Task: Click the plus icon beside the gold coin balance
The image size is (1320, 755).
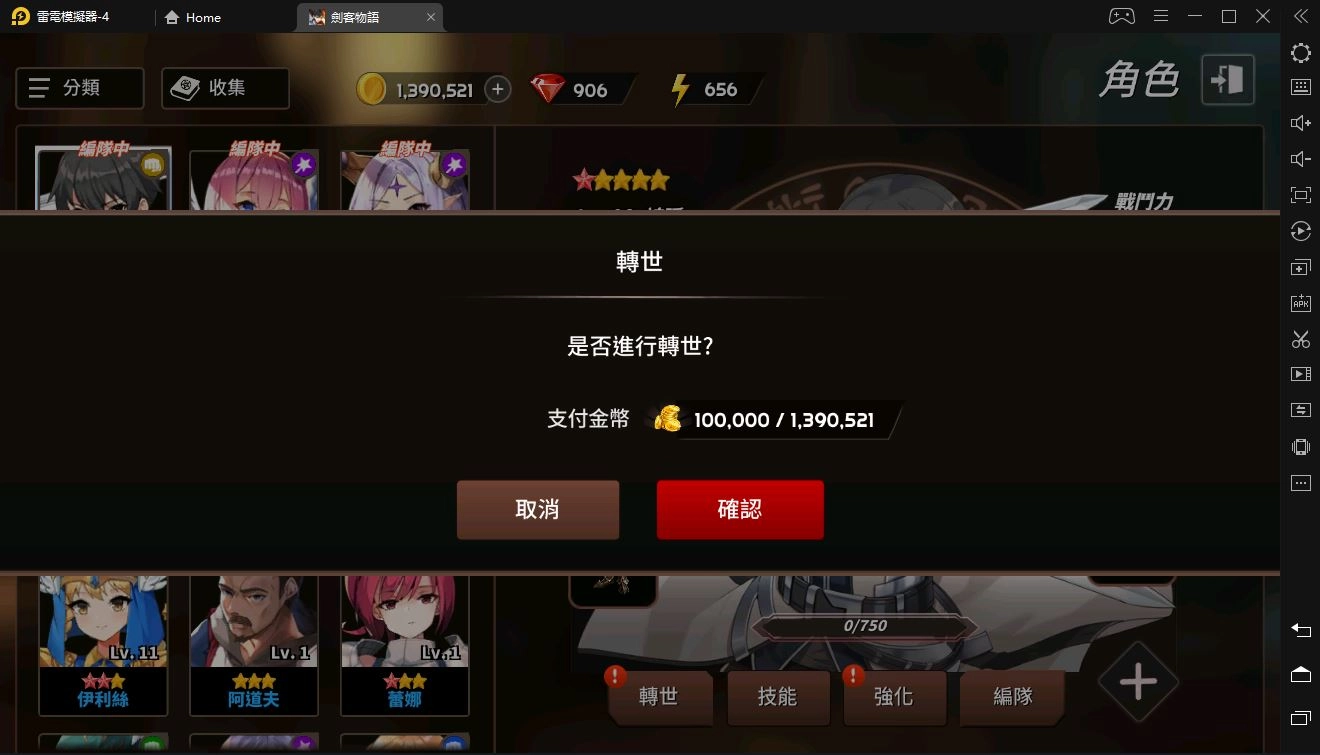Action: [x=497, y=89]
